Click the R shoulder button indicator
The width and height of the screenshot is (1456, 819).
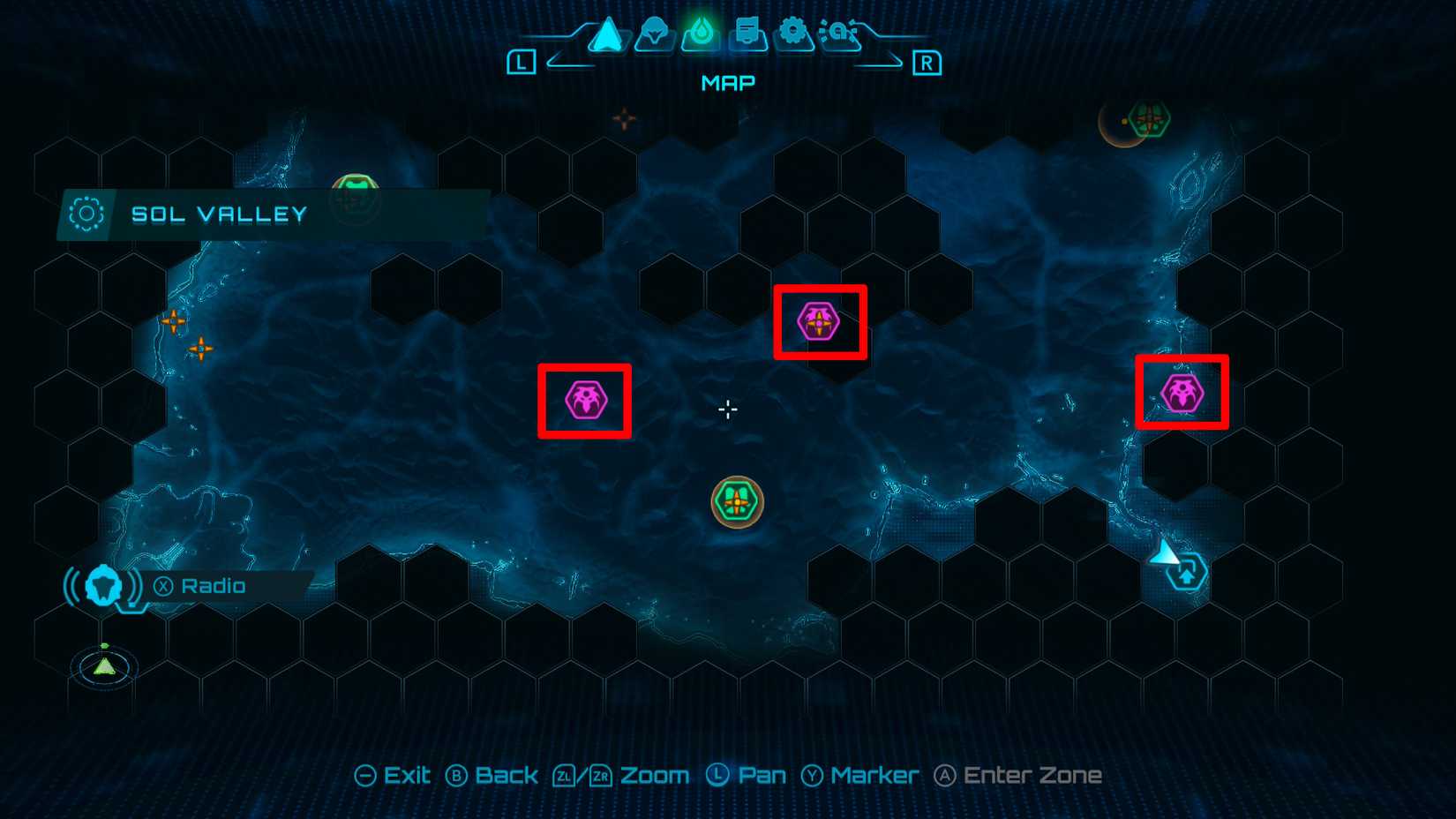pyautogui.click(x=927, y=63)
